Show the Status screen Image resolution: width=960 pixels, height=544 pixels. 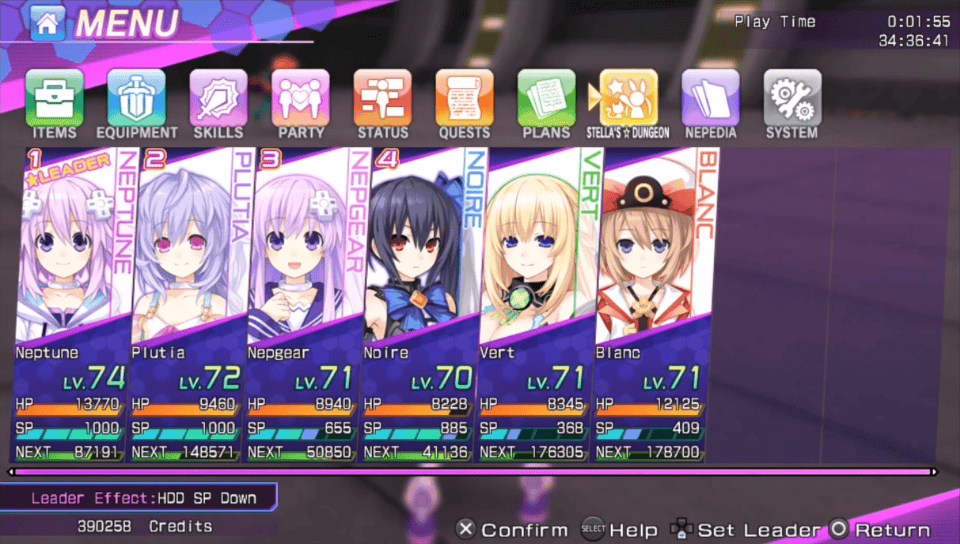(382, 98)
